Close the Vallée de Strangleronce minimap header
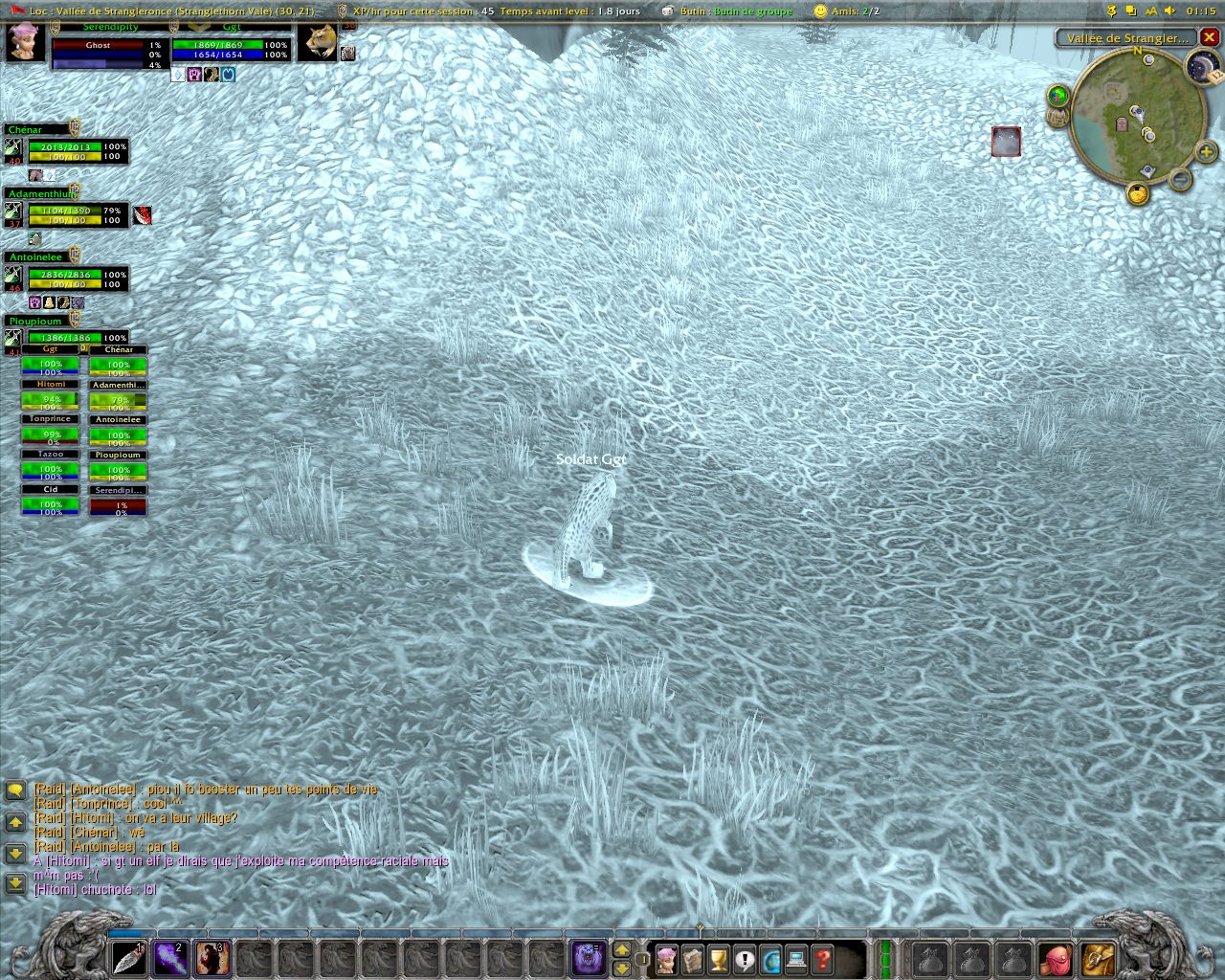 point(1210,37)
